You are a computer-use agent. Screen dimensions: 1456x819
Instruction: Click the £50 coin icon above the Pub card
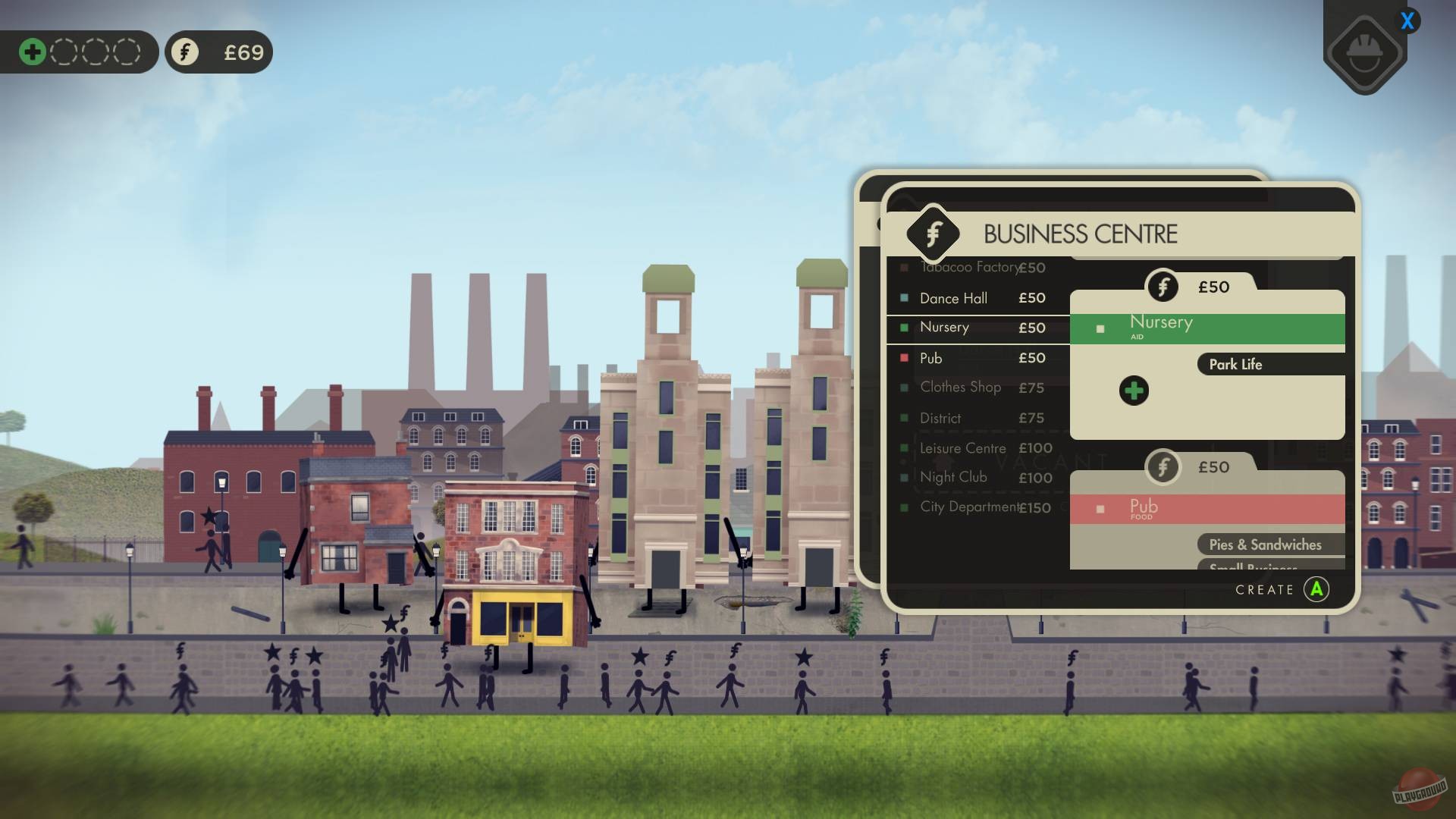[1161, 468]
